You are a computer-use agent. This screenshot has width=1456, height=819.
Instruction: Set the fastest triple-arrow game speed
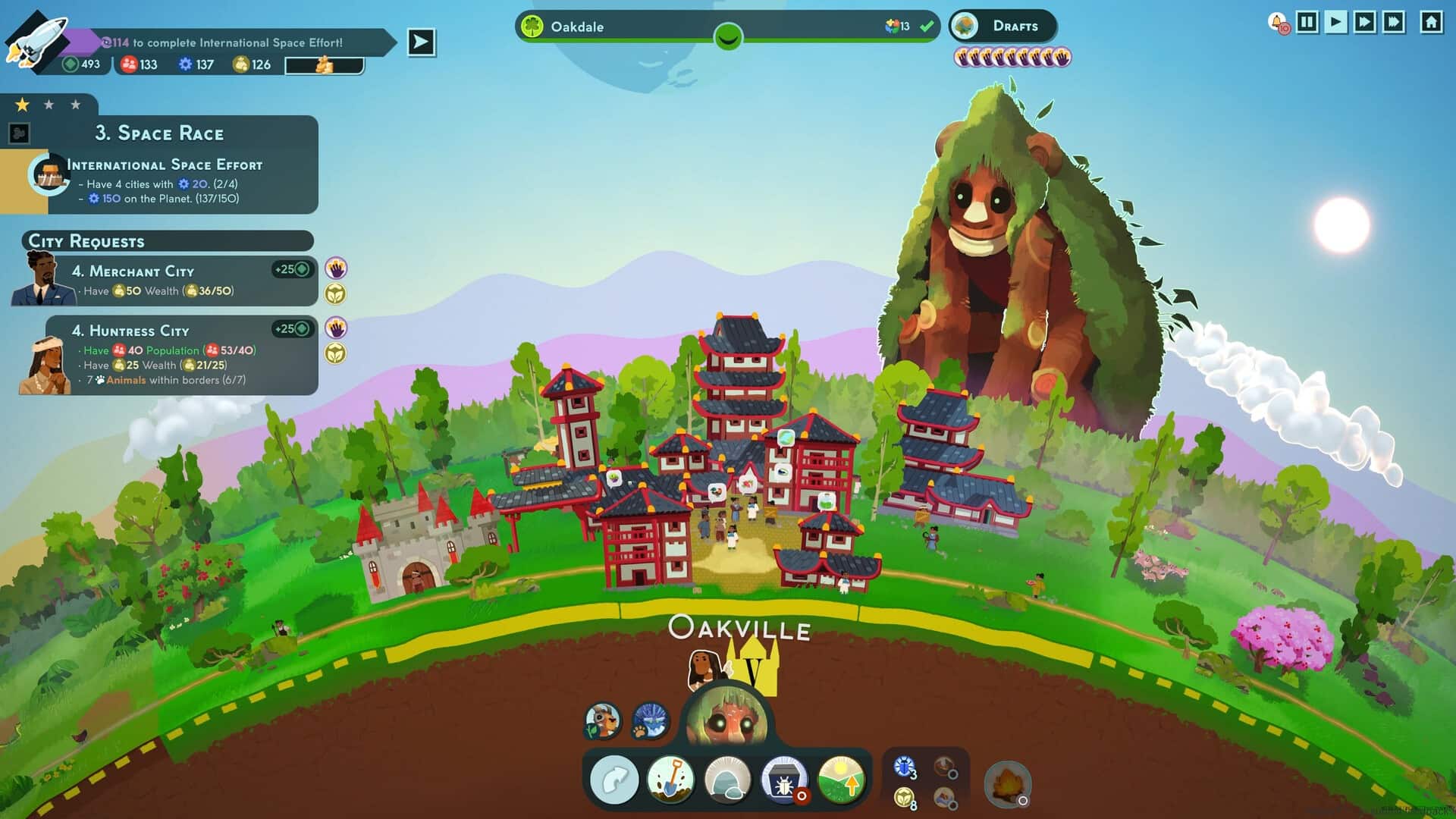click(1395, 22)
